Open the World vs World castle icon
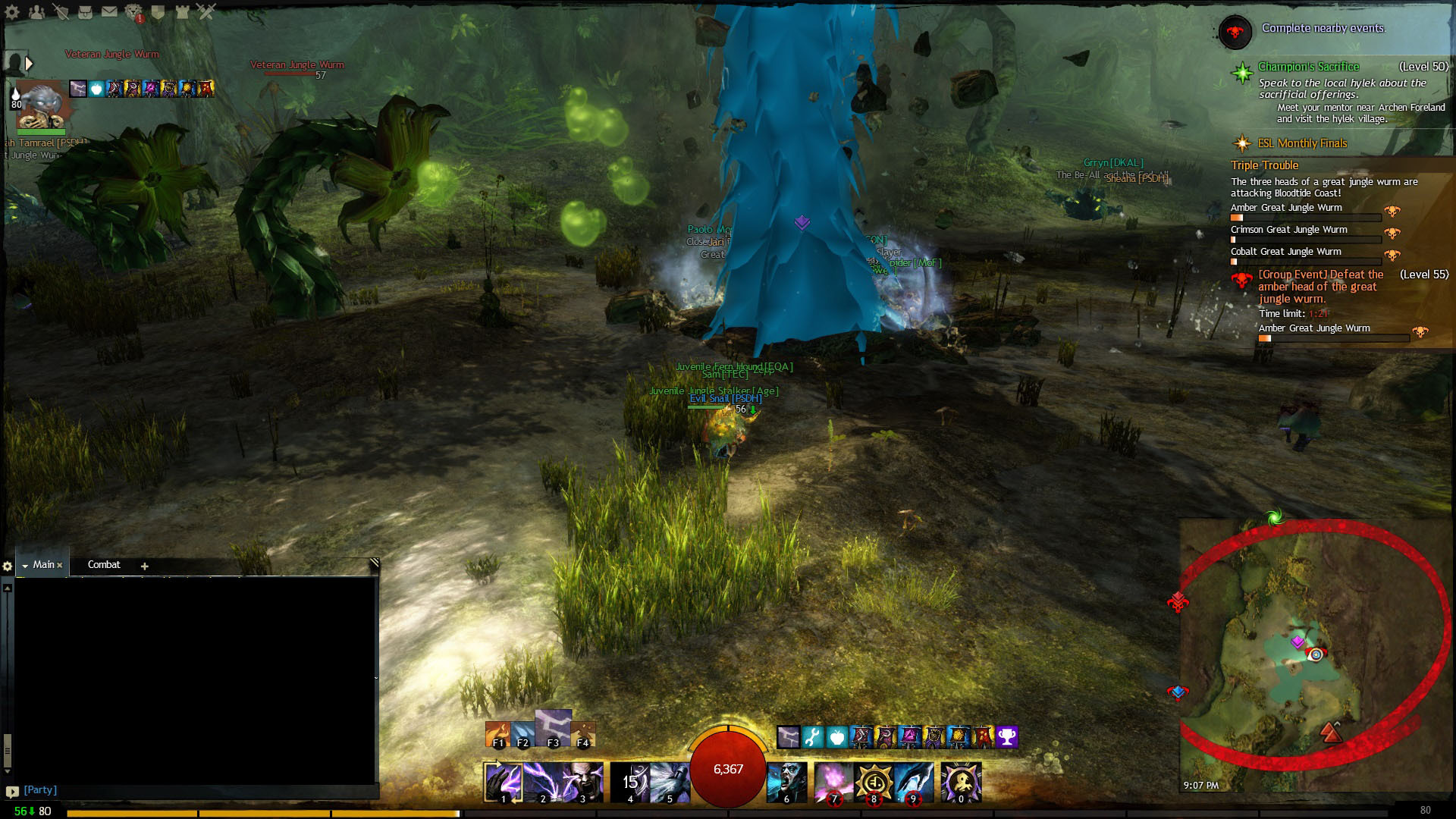This screenshot has height=819, width=1456. (x=182, y=12)
